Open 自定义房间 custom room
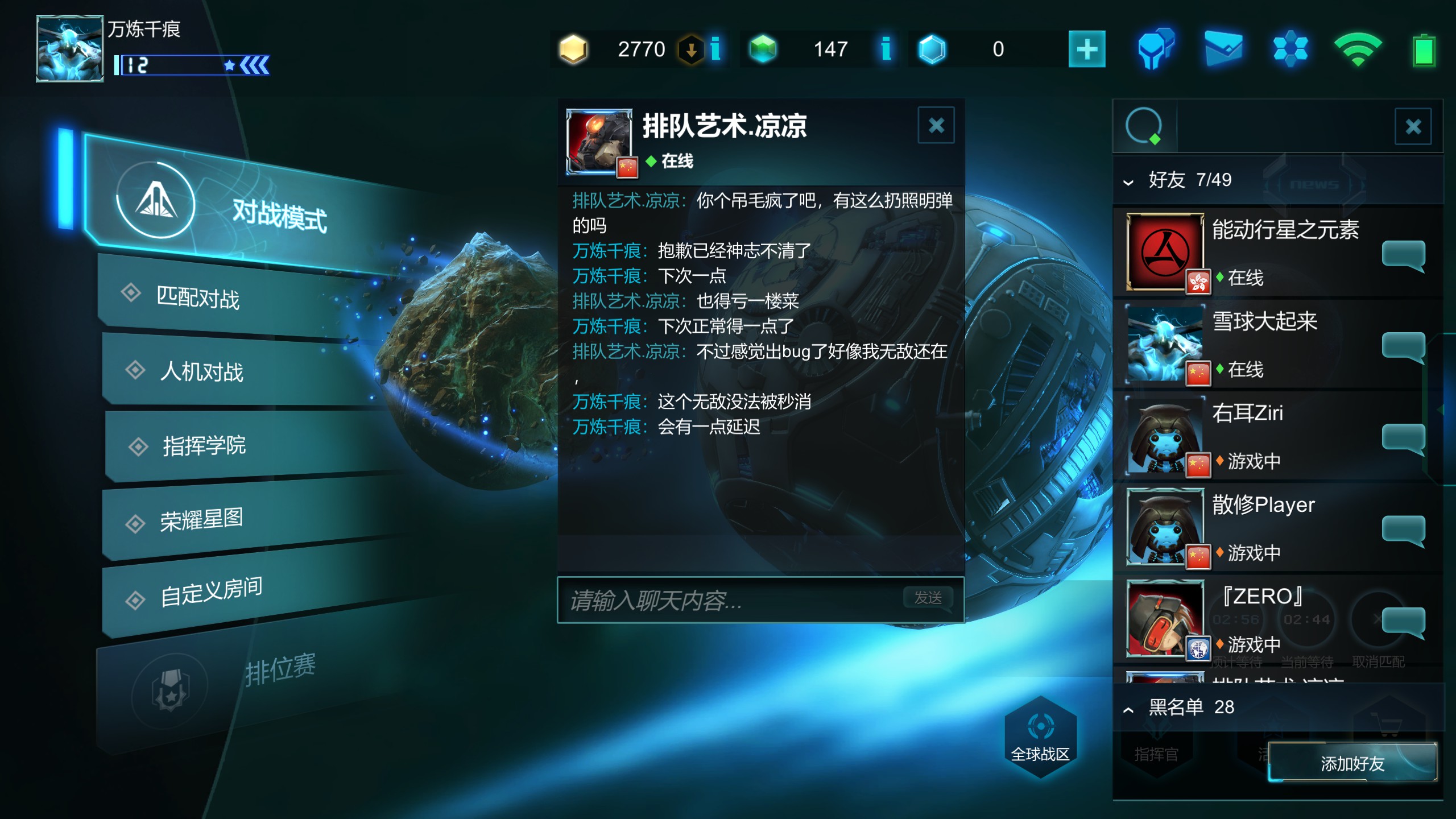The height and width of the screenshot is (819, 1456). [210, 591]
